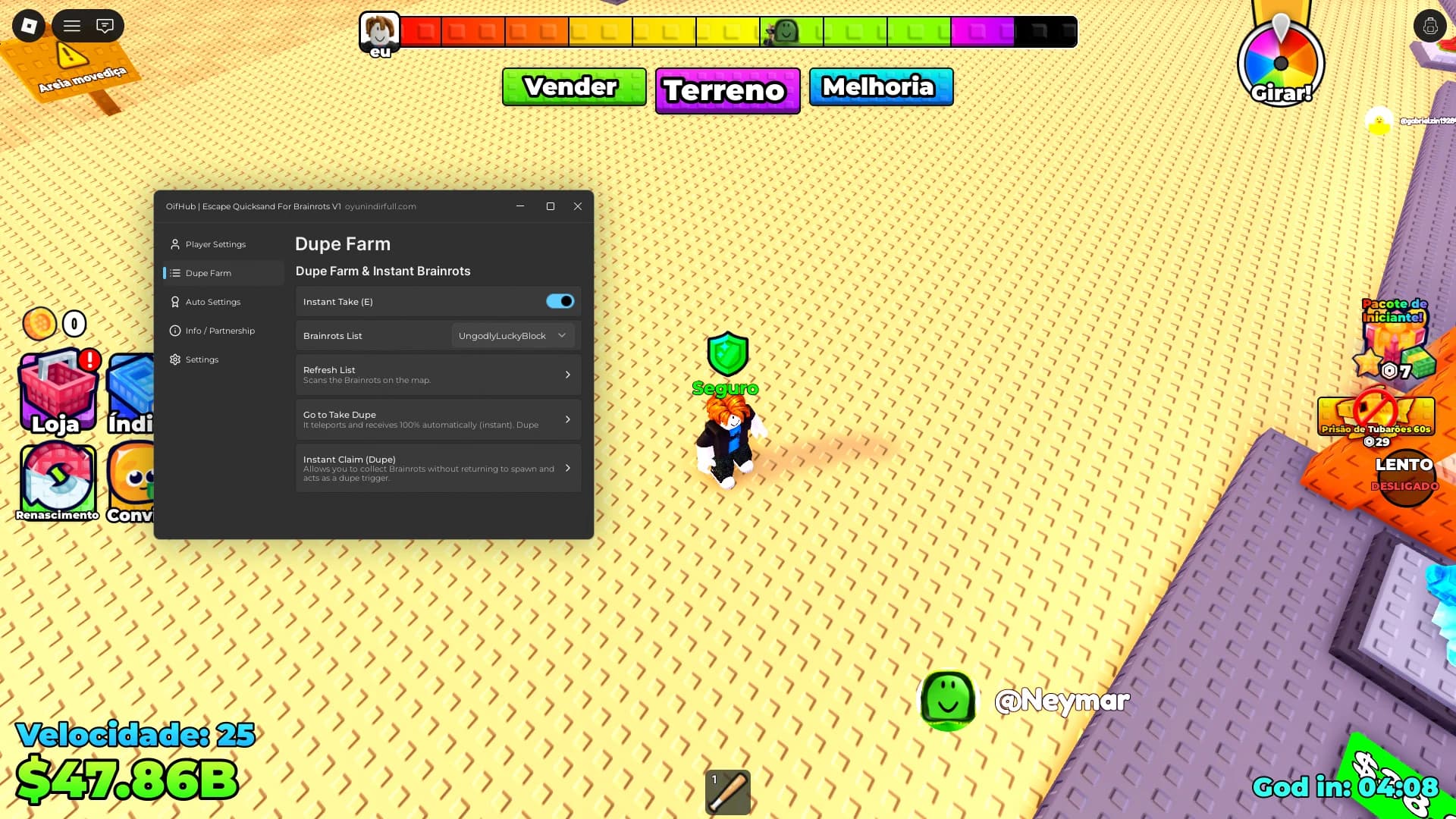Open the Brainrots List dropdown
1456x819 pixels.
pos(513,336)
